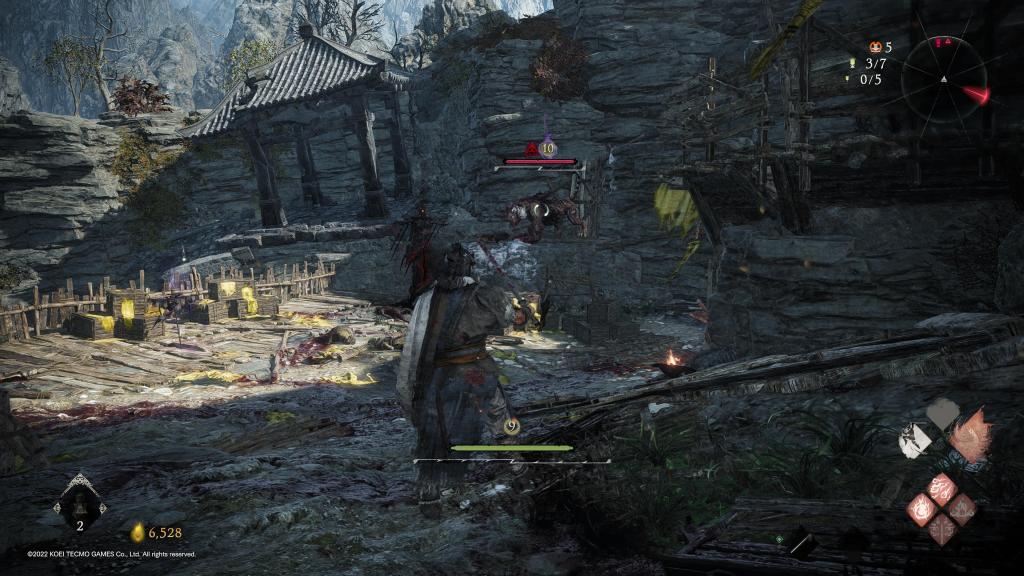Activate the flame wizardry spell icon
This screenshot has height=576, width=1024.
coord(920,509)
